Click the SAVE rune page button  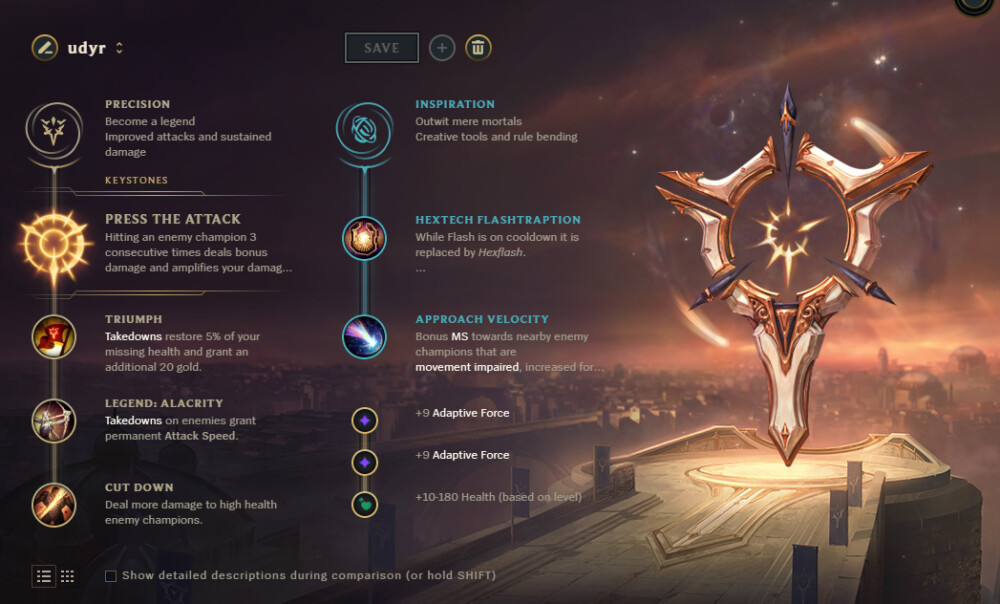point(381,48)
